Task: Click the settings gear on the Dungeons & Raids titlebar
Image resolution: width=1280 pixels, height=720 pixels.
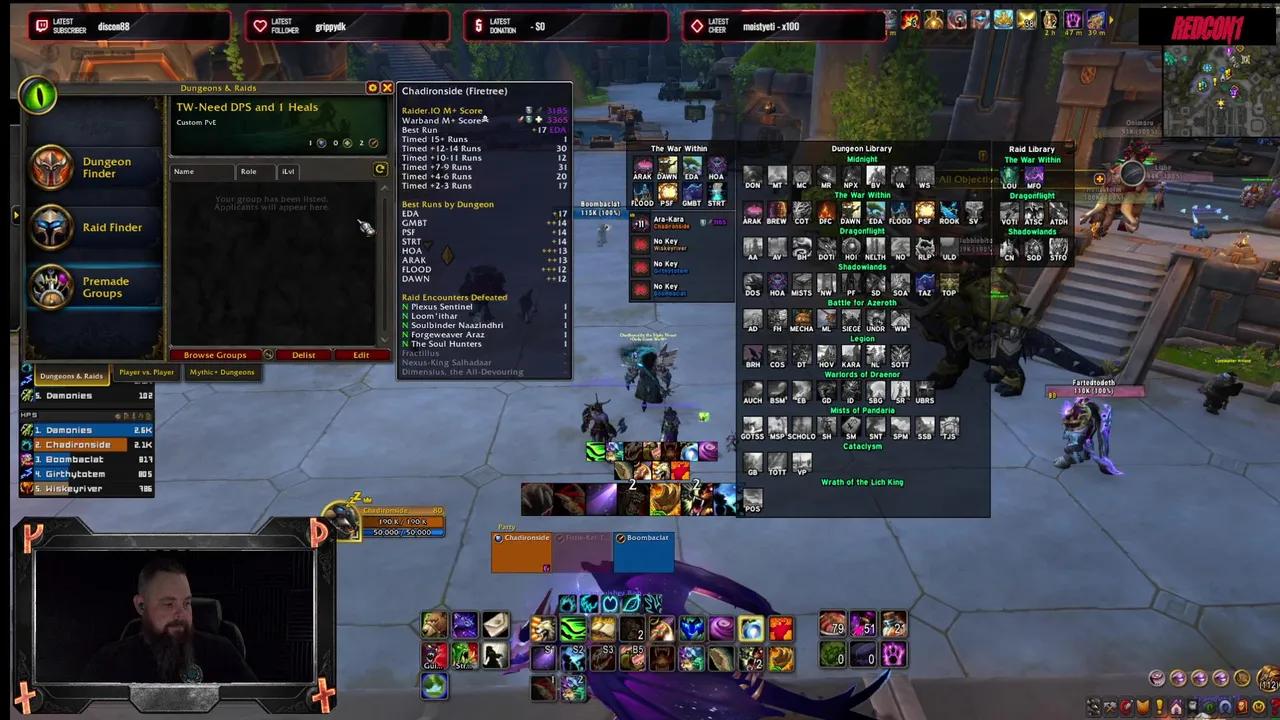Action: [373, 87]
